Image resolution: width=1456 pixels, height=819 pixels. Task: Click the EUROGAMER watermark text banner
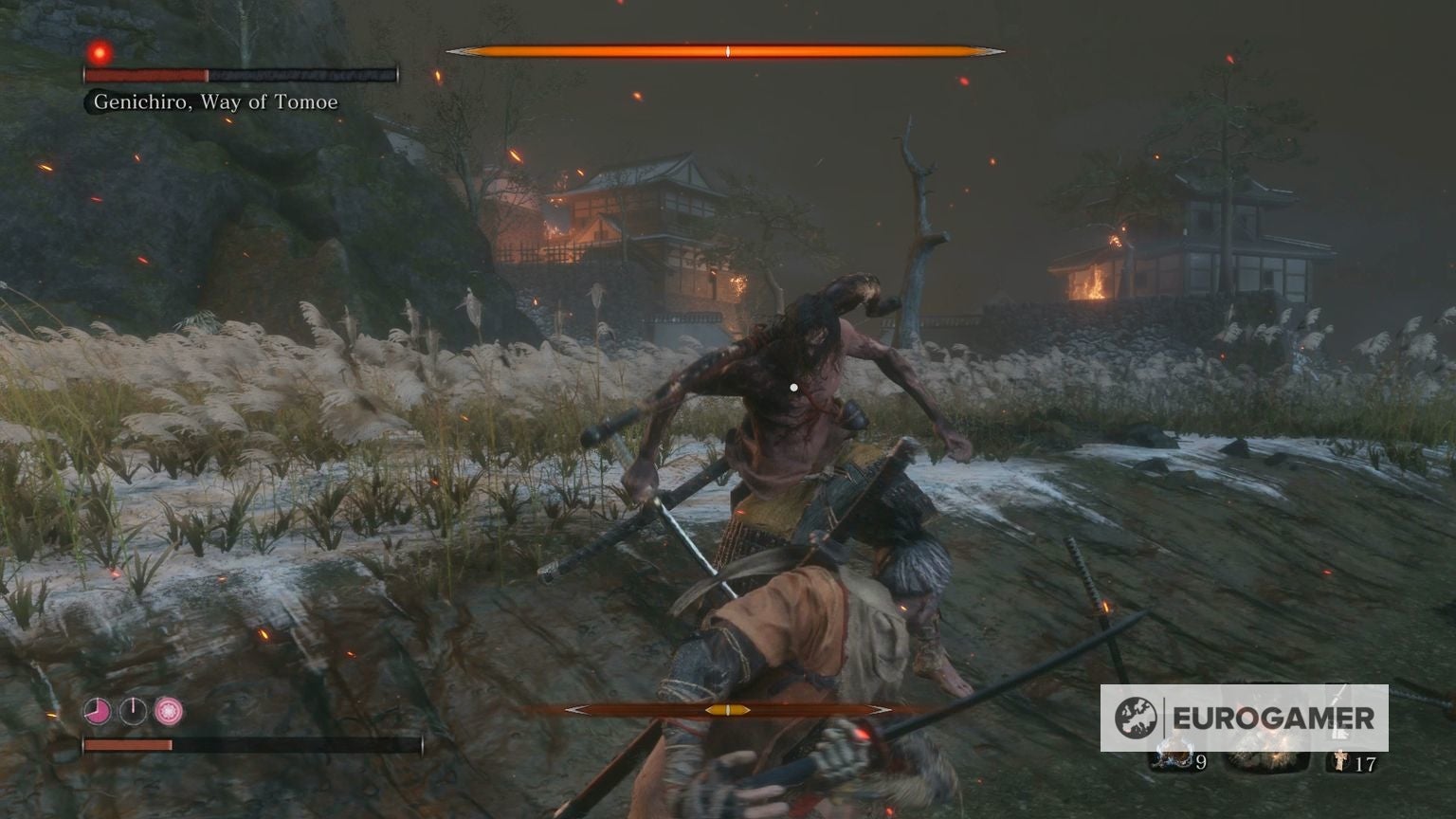[x=1273, y=717]
